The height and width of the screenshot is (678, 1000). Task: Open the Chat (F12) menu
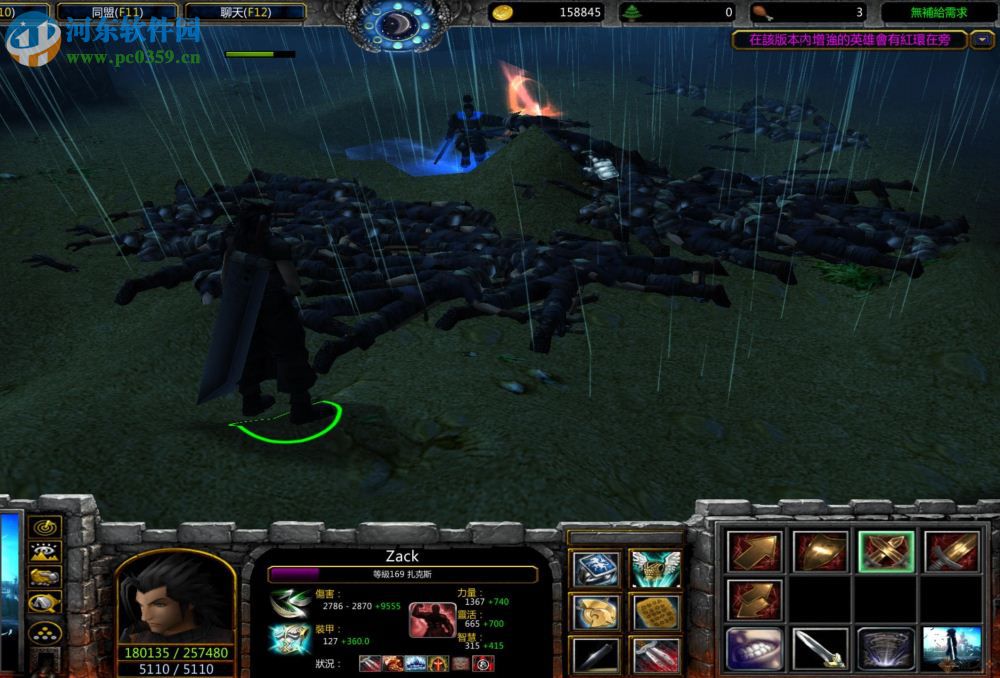click(259, 12)
